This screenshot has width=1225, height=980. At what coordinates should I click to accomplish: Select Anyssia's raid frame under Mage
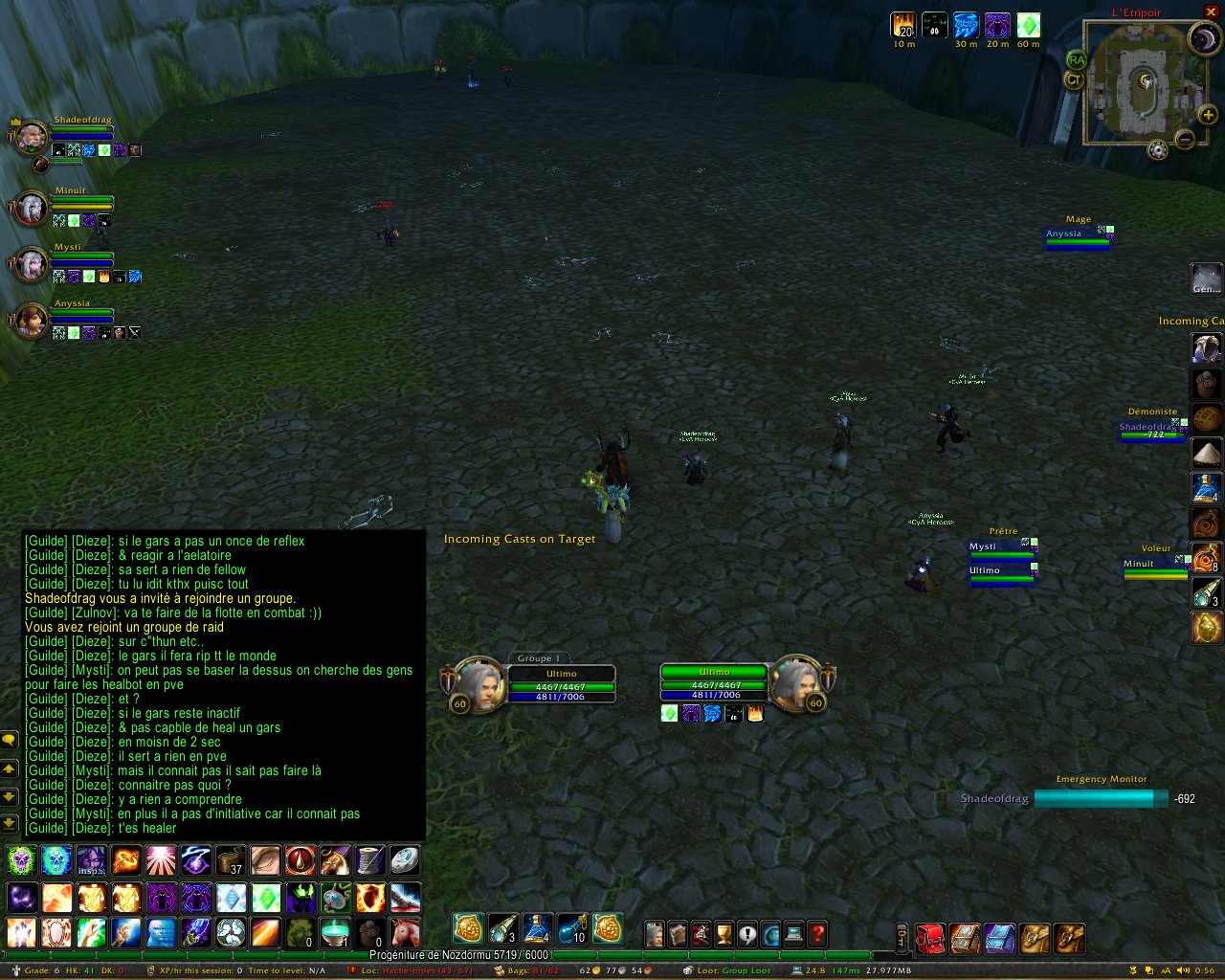click(1078, 237)
